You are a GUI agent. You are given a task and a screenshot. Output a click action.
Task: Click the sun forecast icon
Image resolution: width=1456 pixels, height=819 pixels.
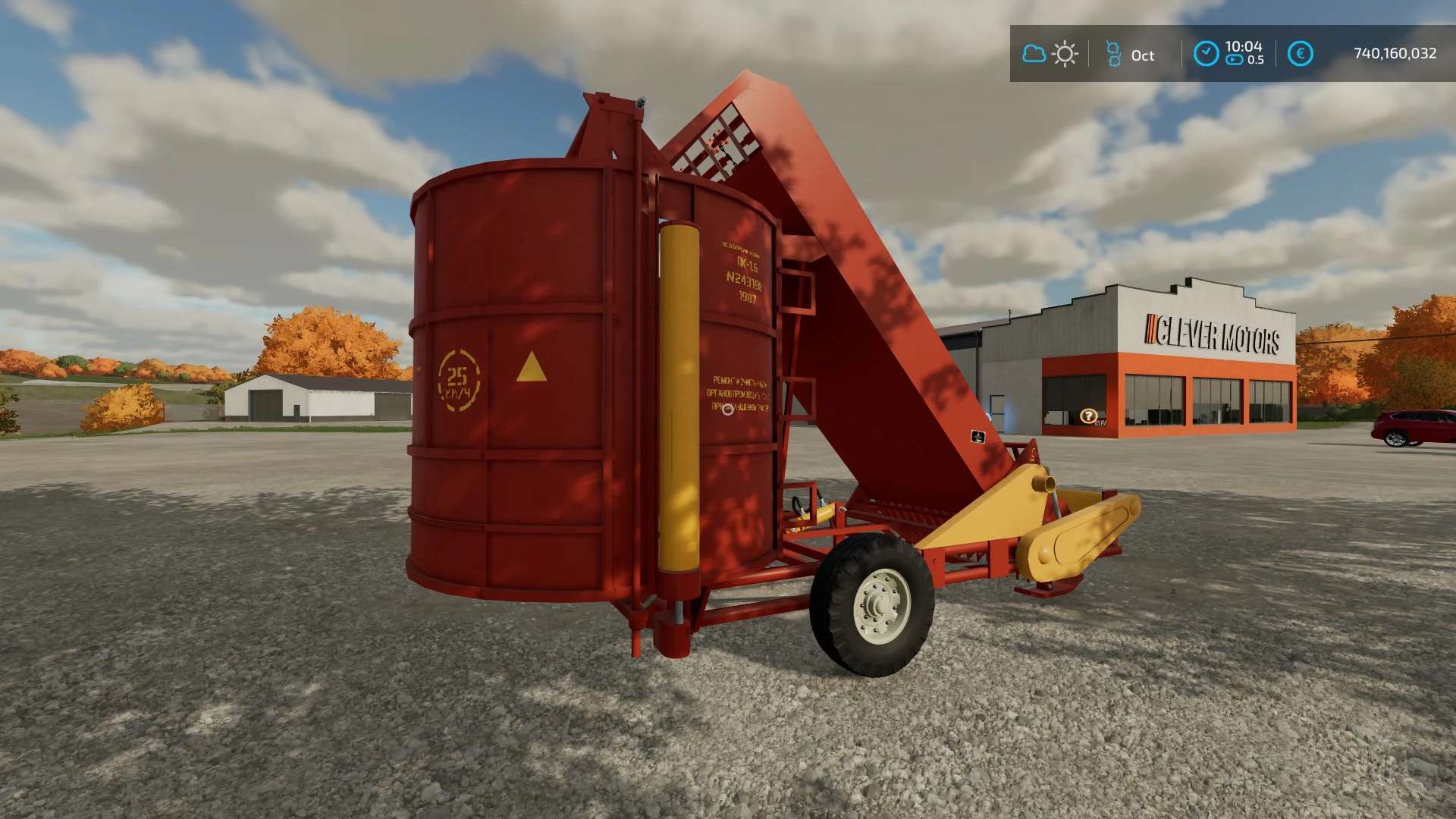[1065, 54]
